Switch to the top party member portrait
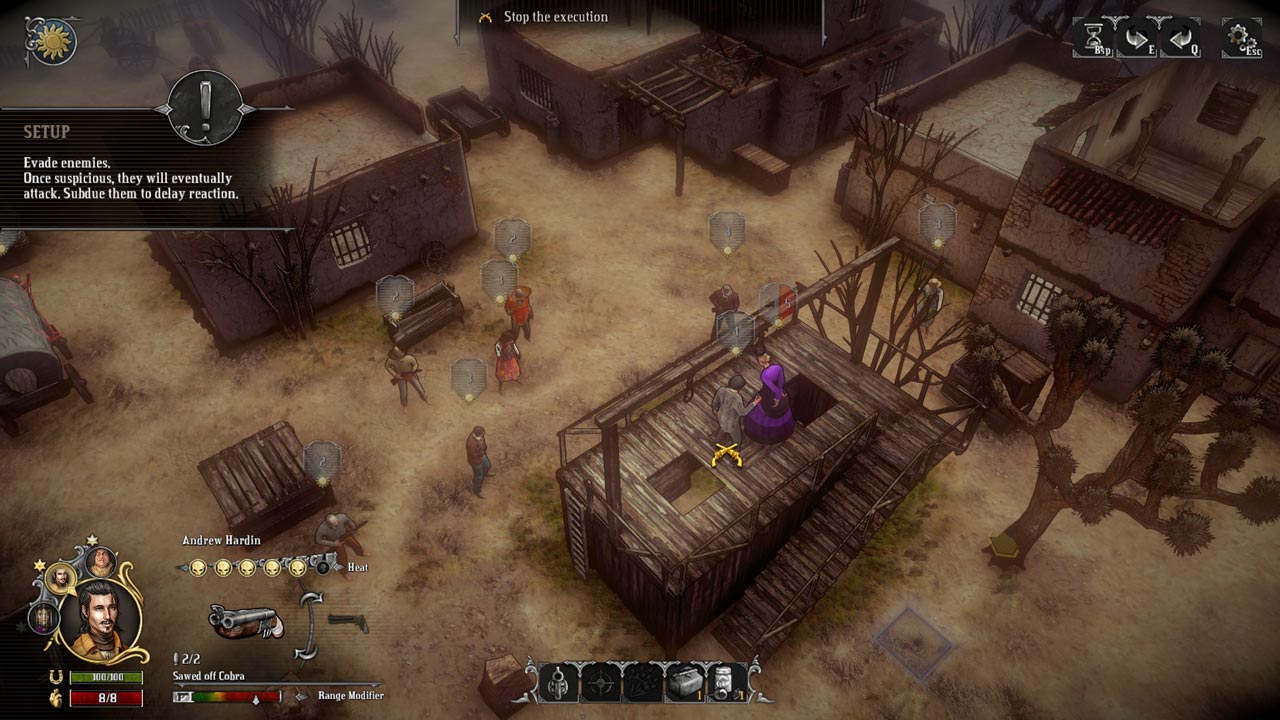This screenshot has height=720, width=1280. [100, 561]
